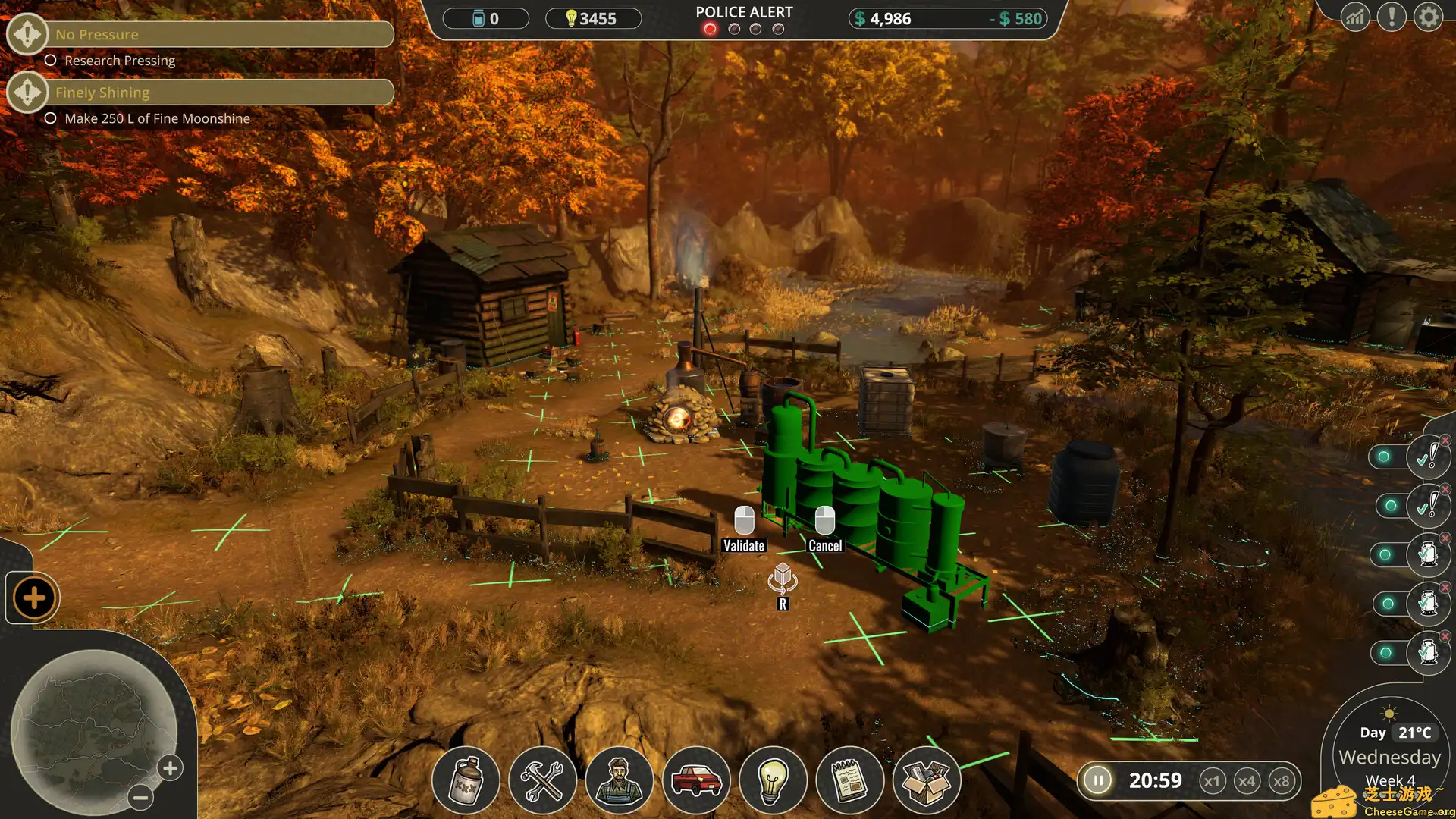The height and width of the screenshot is (819, 1456).
Task: Open the cardboard box storage menu
Action: [x=927, y=780]
